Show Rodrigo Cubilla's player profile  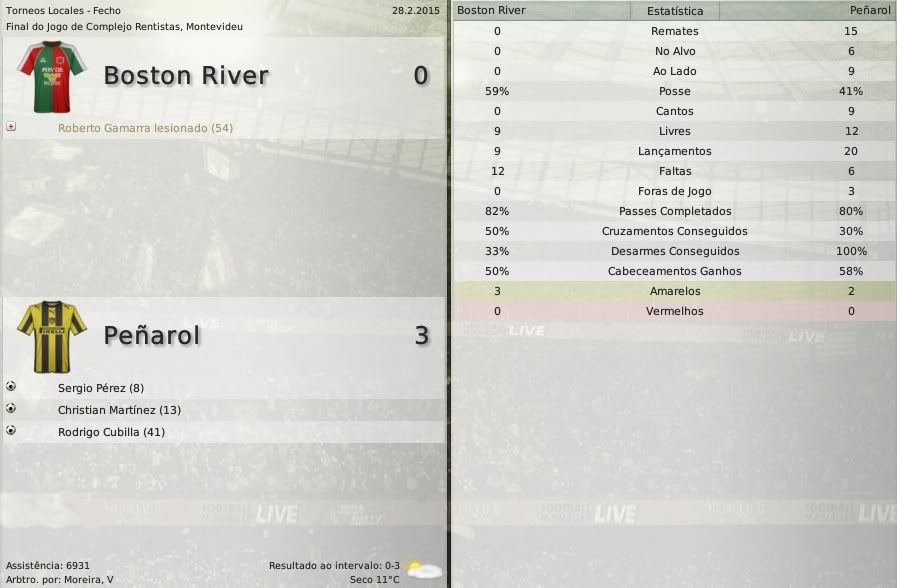pos(111,432)
